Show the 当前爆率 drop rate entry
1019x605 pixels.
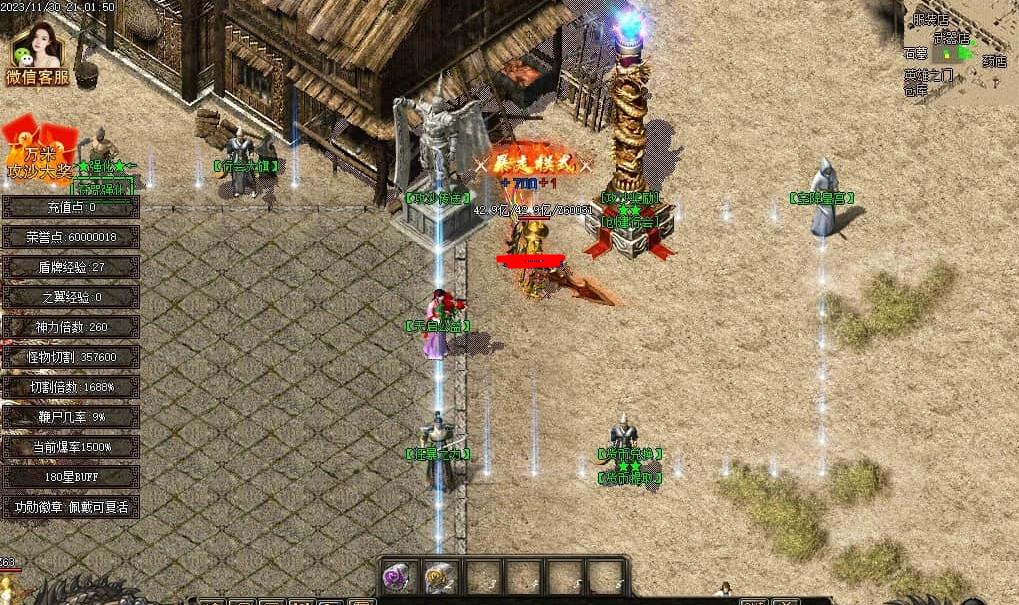(x=70, y=447)
